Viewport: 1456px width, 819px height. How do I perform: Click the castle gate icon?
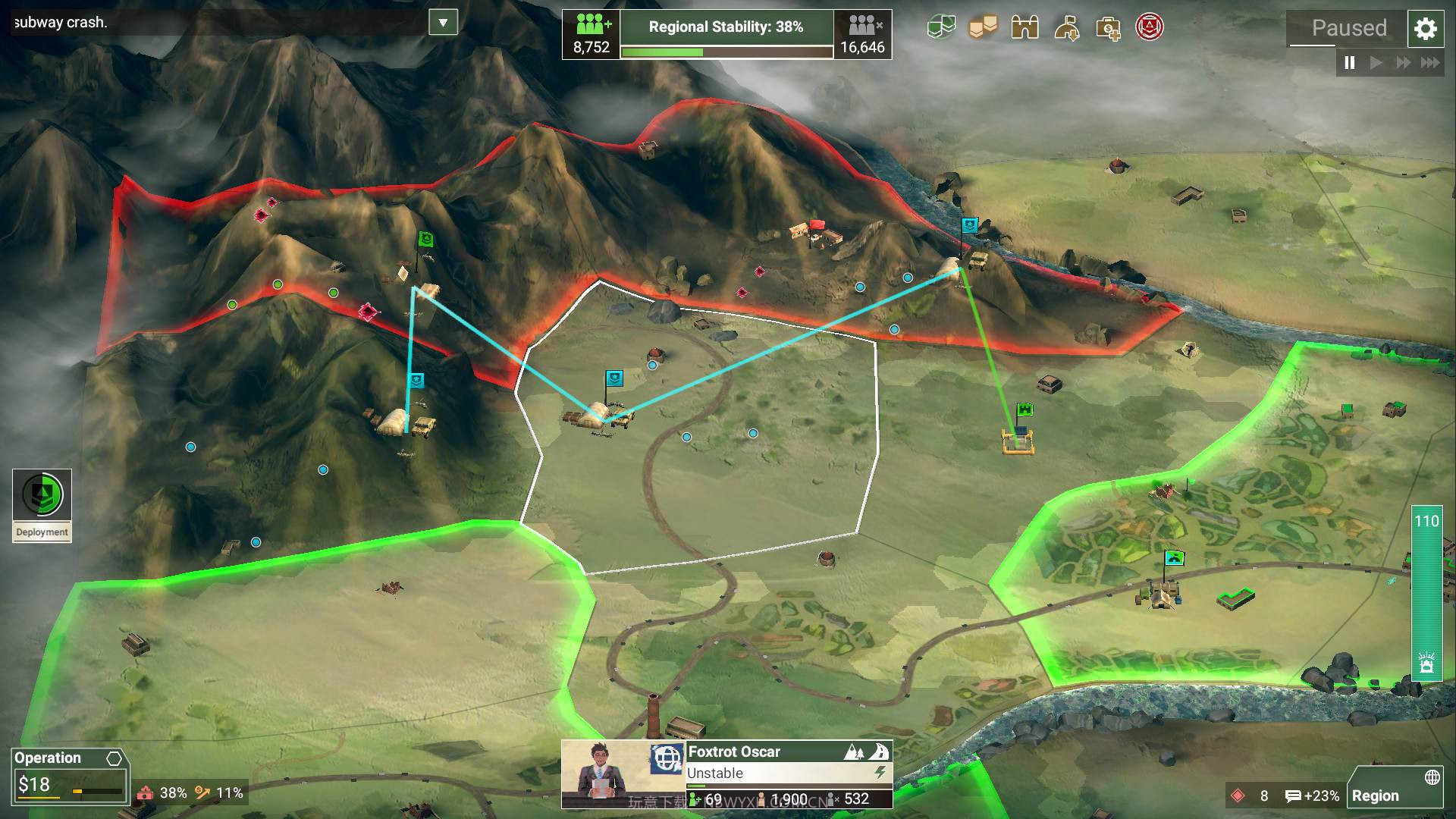pos(1025,28)
